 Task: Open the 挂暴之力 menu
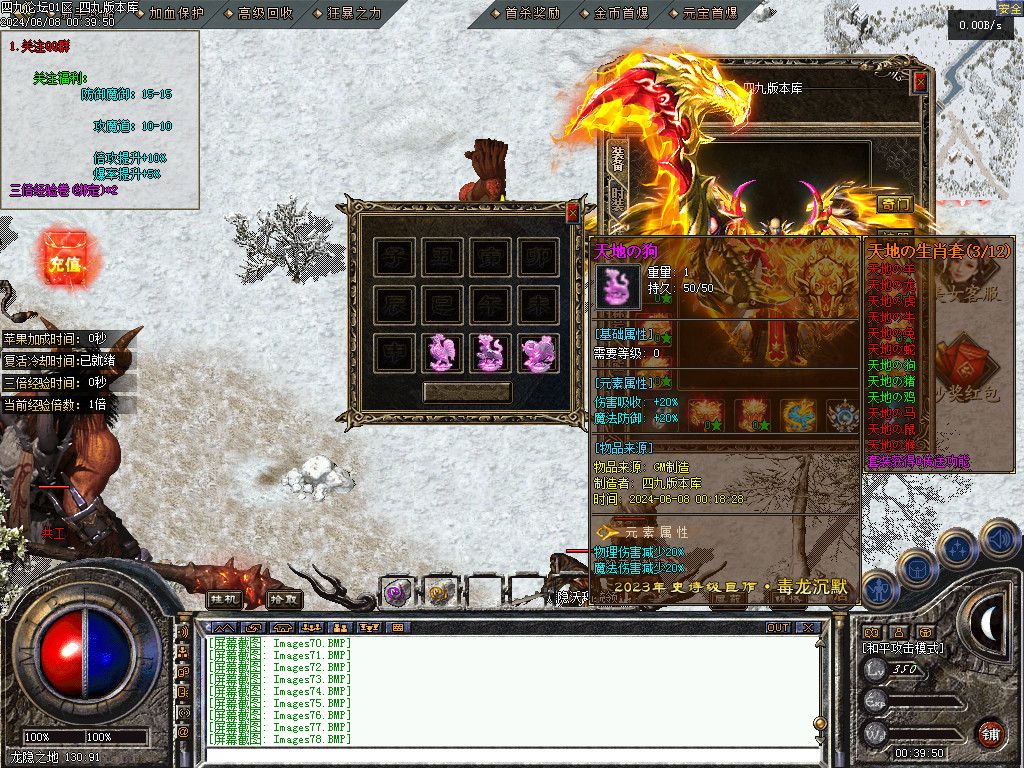pyautogui.click(x=354, y=13)
